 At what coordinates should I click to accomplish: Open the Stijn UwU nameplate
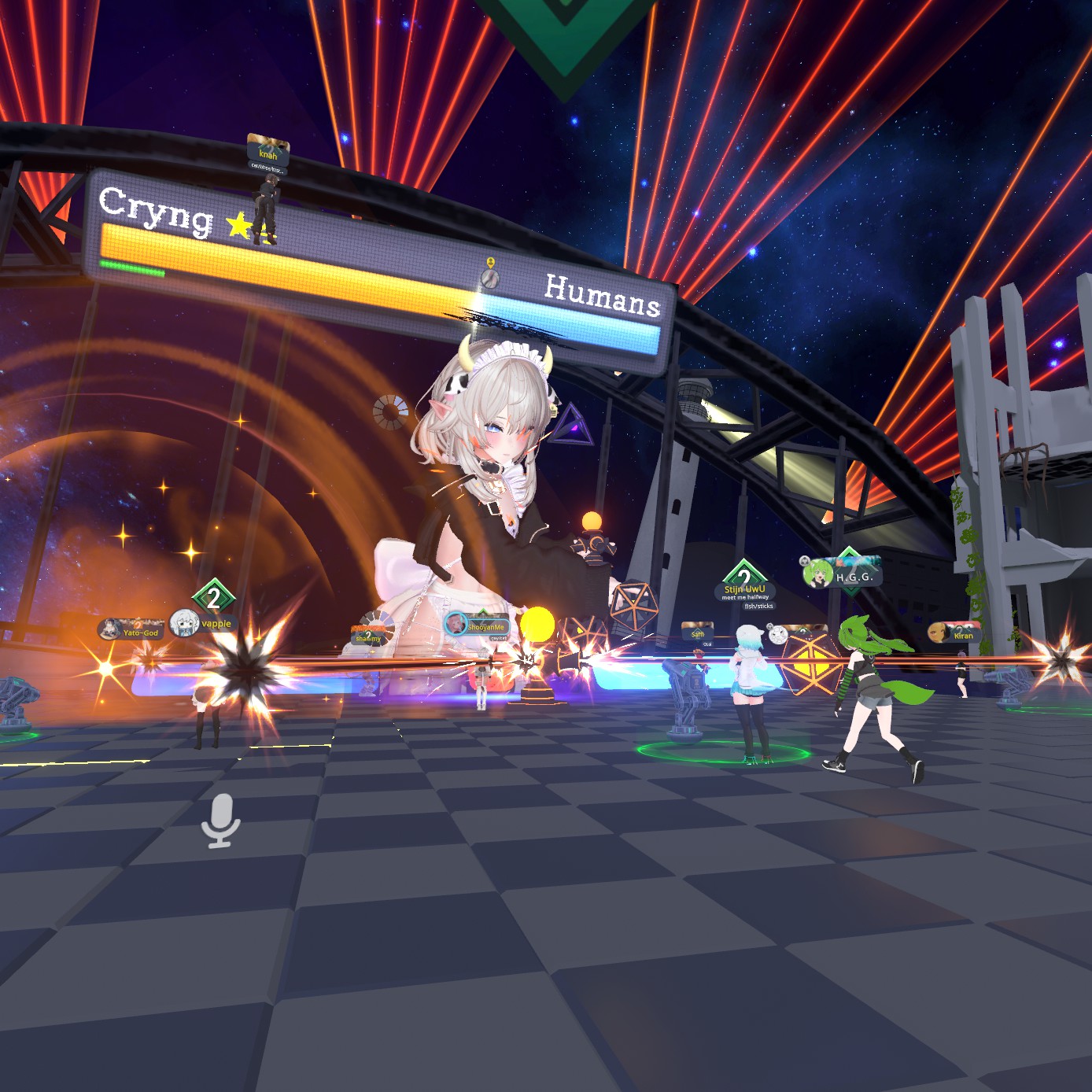click(744, 589)
